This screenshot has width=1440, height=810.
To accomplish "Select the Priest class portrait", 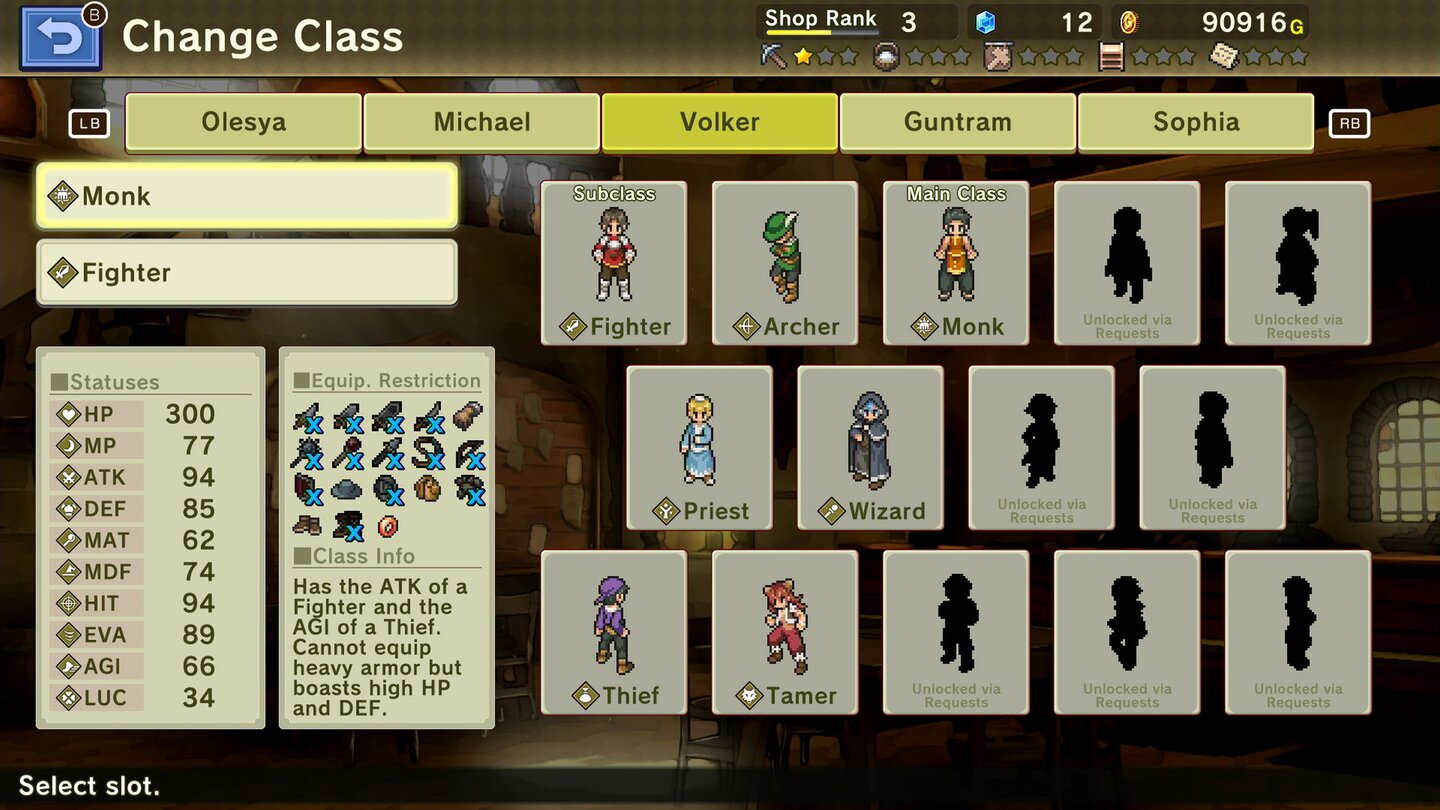I will click(x=700, y=445).
